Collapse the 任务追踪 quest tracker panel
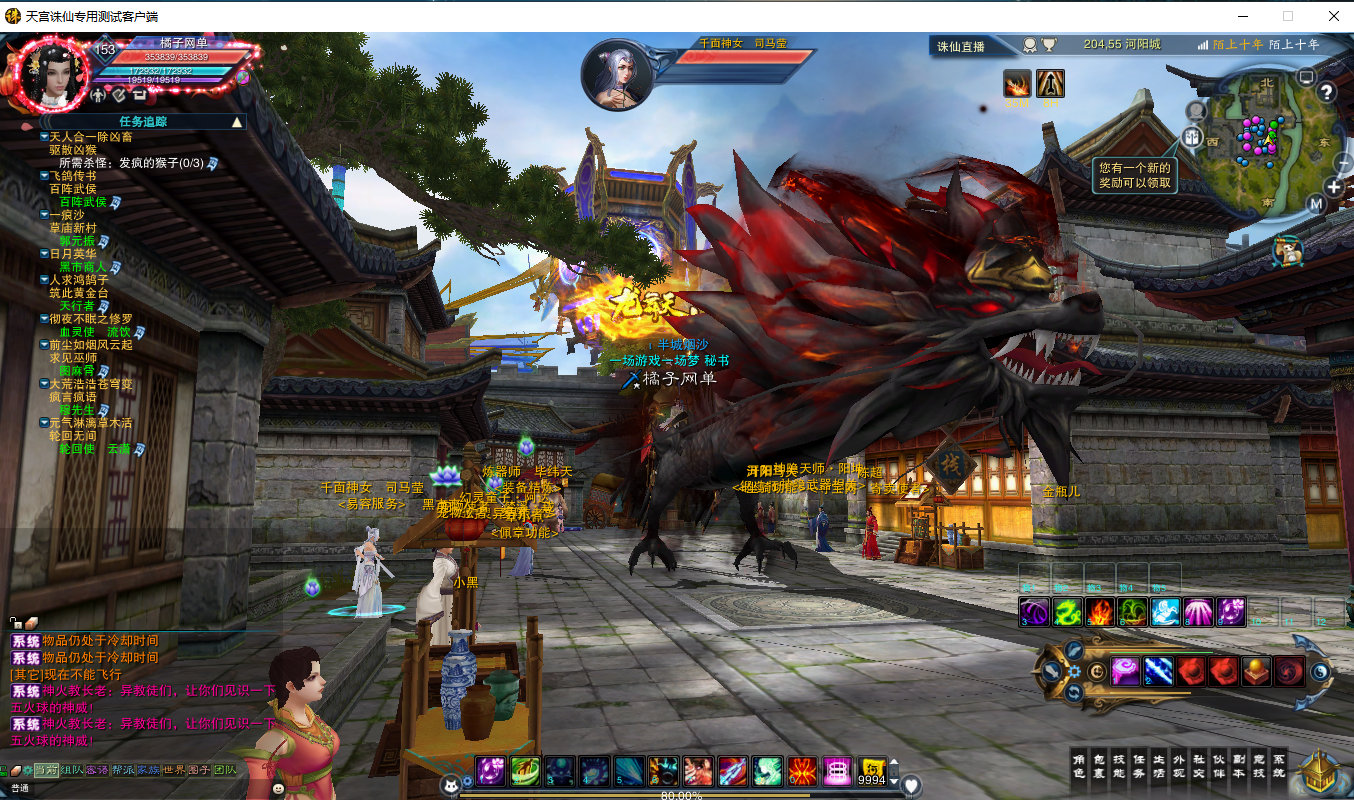Screen dimensions: 1354x800 [237, 122]
